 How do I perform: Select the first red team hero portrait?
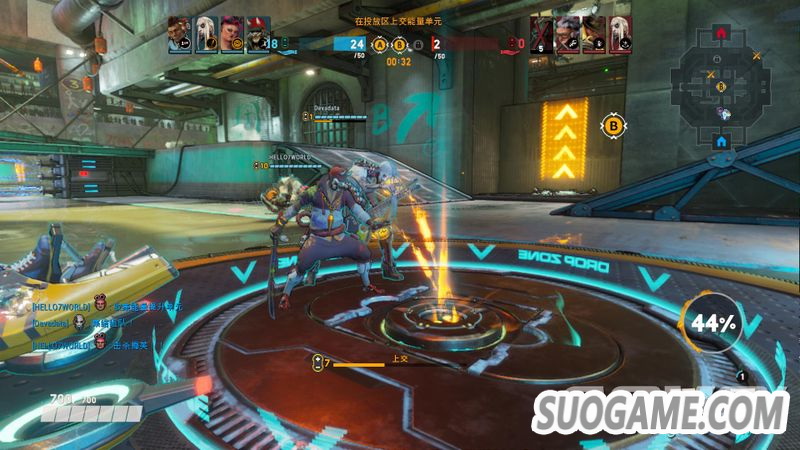point(541,33)
